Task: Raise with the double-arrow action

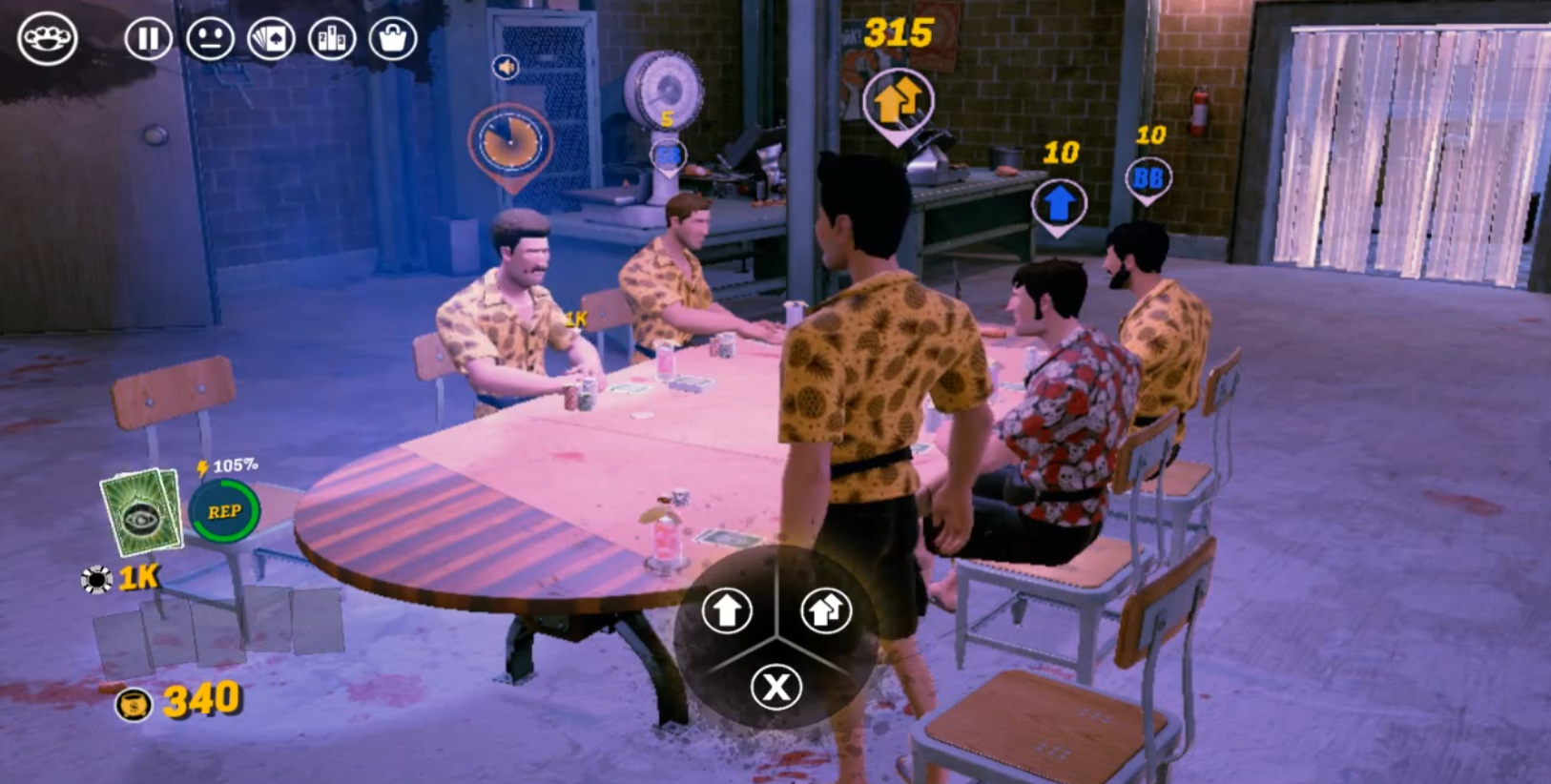Action: click(826, 610)
